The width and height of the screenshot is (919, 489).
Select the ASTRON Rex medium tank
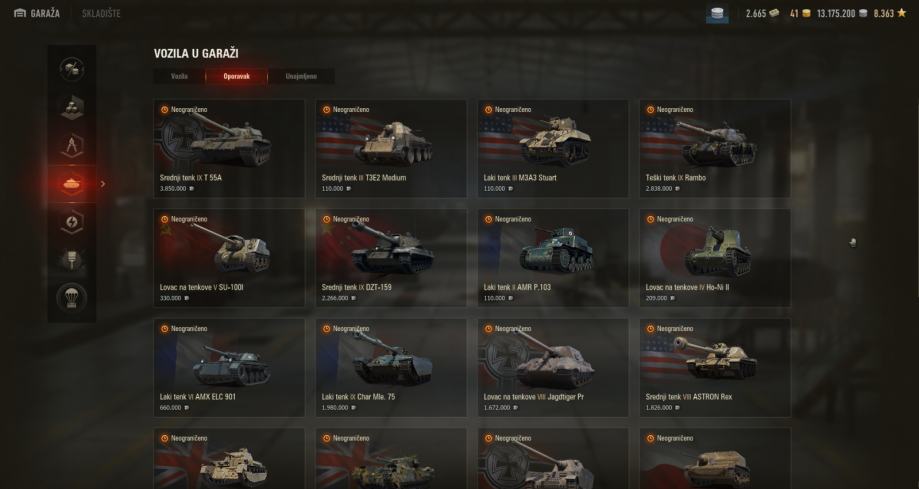tap(715, 366)
